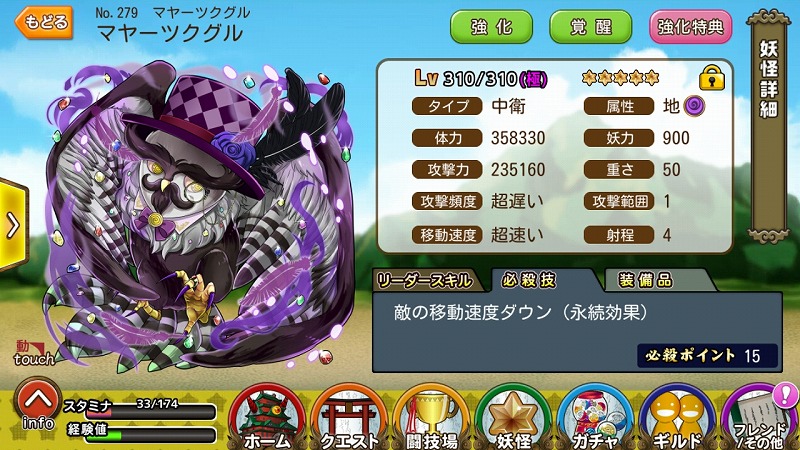Screen dimensions: 800x450
Task: Switch to the リーダースキル tab
Action: pyautogui.click(x=428, y=279)
